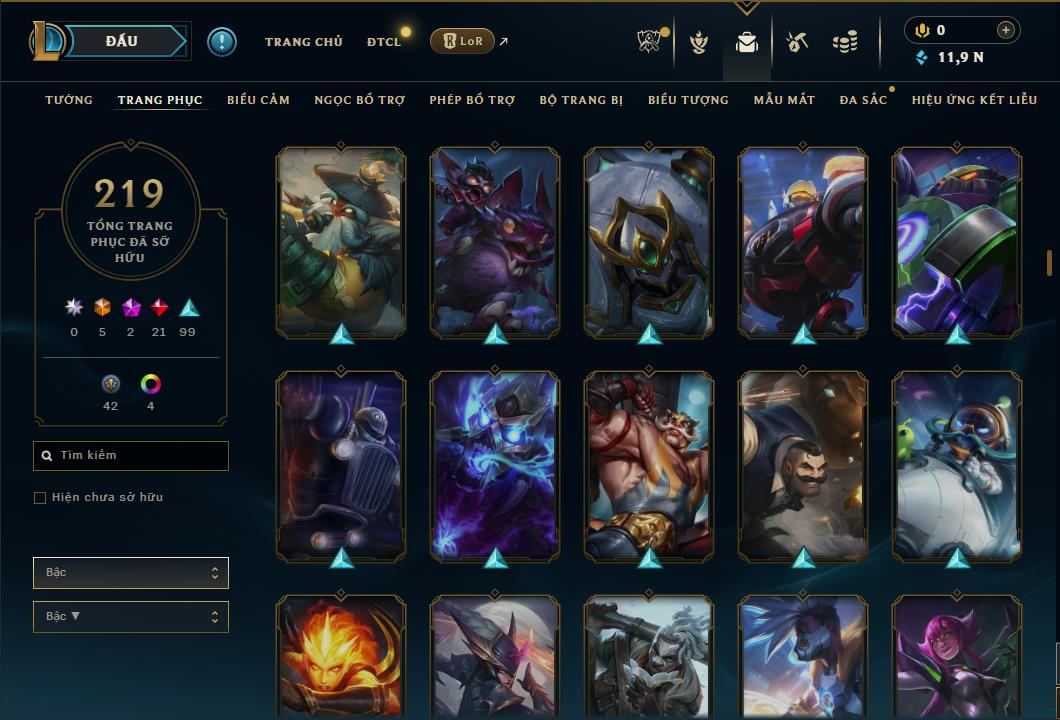Image resolution: width=1060 pixels, height=720 pixels.
Task: Launch the LoR link button
Action: point(462,41)
